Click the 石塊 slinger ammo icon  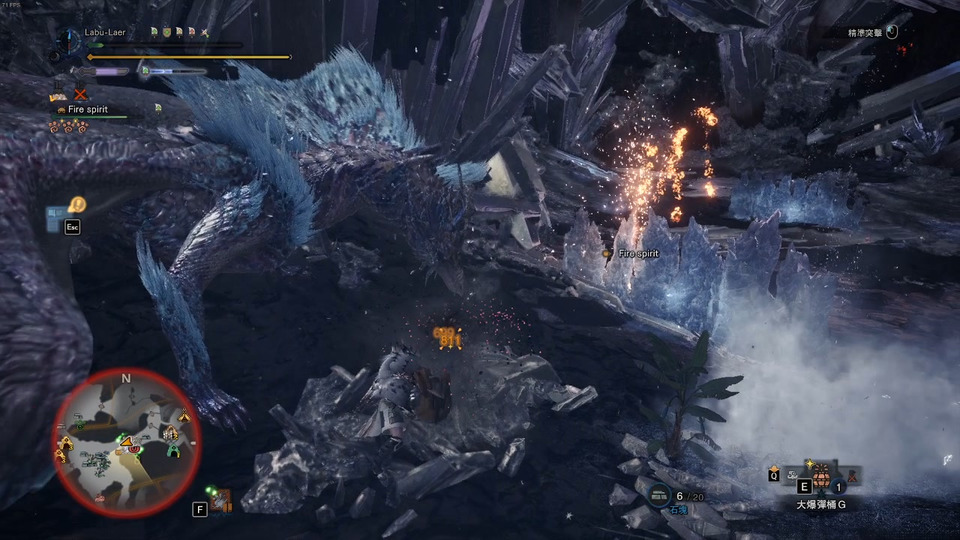coord(660,494)
